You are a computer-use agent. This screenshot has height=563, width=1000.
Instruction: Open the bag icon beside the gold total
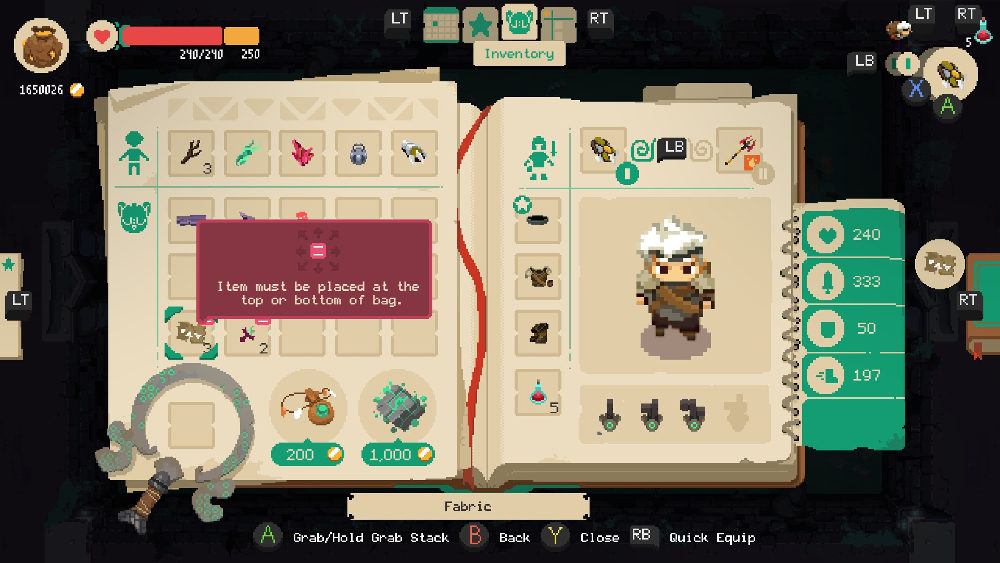click(x=42, y=46)
